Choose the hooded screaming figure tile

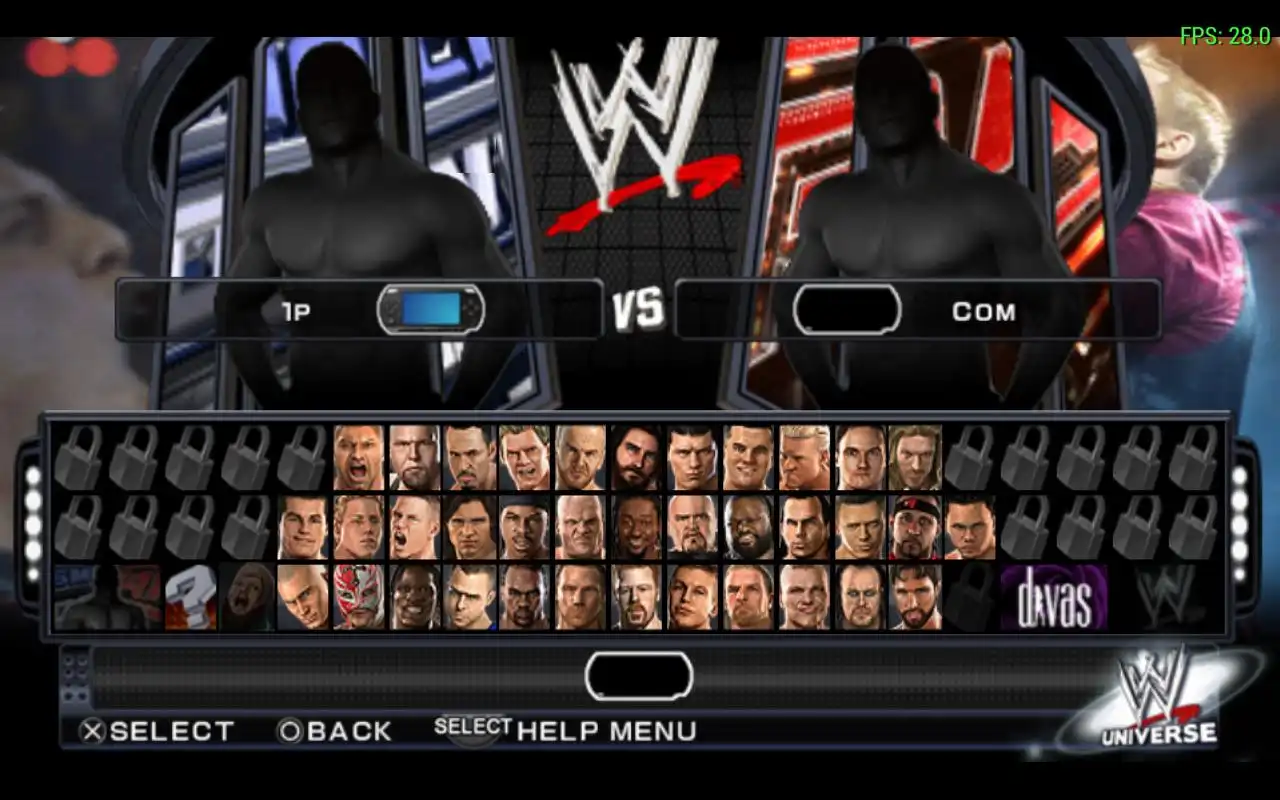(247, 597)
